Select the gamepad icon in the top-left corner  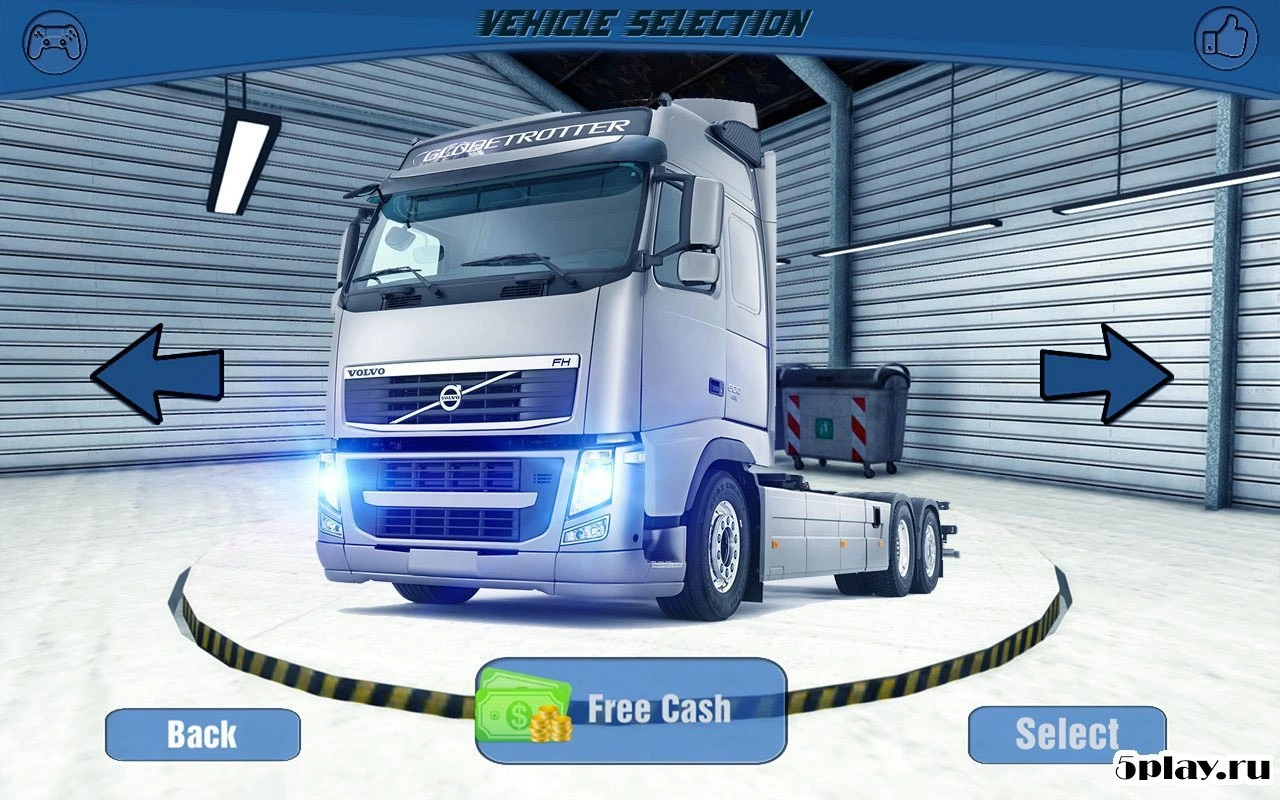tap(55, 42)
